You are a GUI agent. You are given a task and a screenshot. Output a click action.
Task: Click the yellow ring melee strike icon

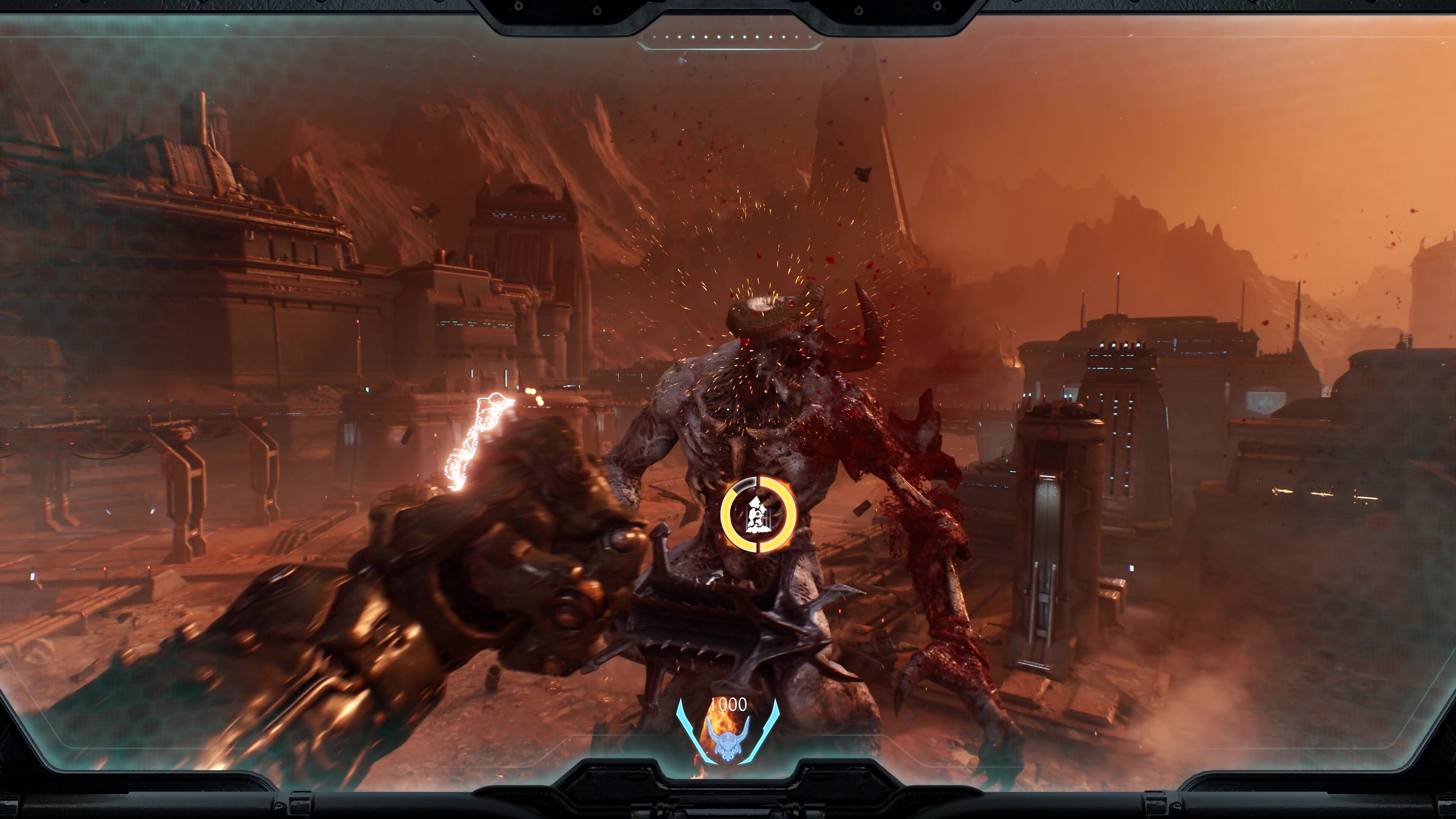[758, 515]
